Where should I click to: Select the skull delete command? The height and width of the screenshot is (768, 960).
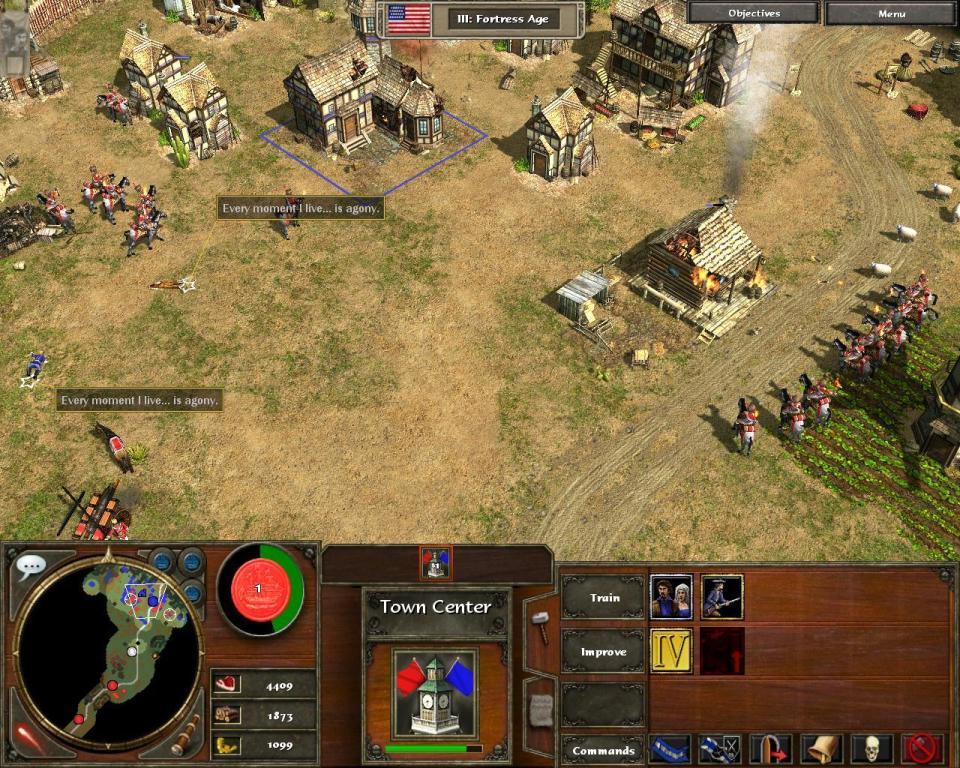[871, 749]
